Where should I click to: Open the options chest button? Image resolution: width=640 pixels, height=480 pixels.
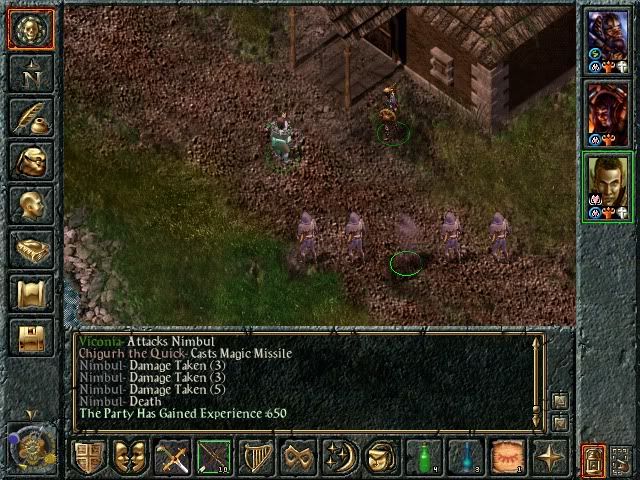click(30, 337)
